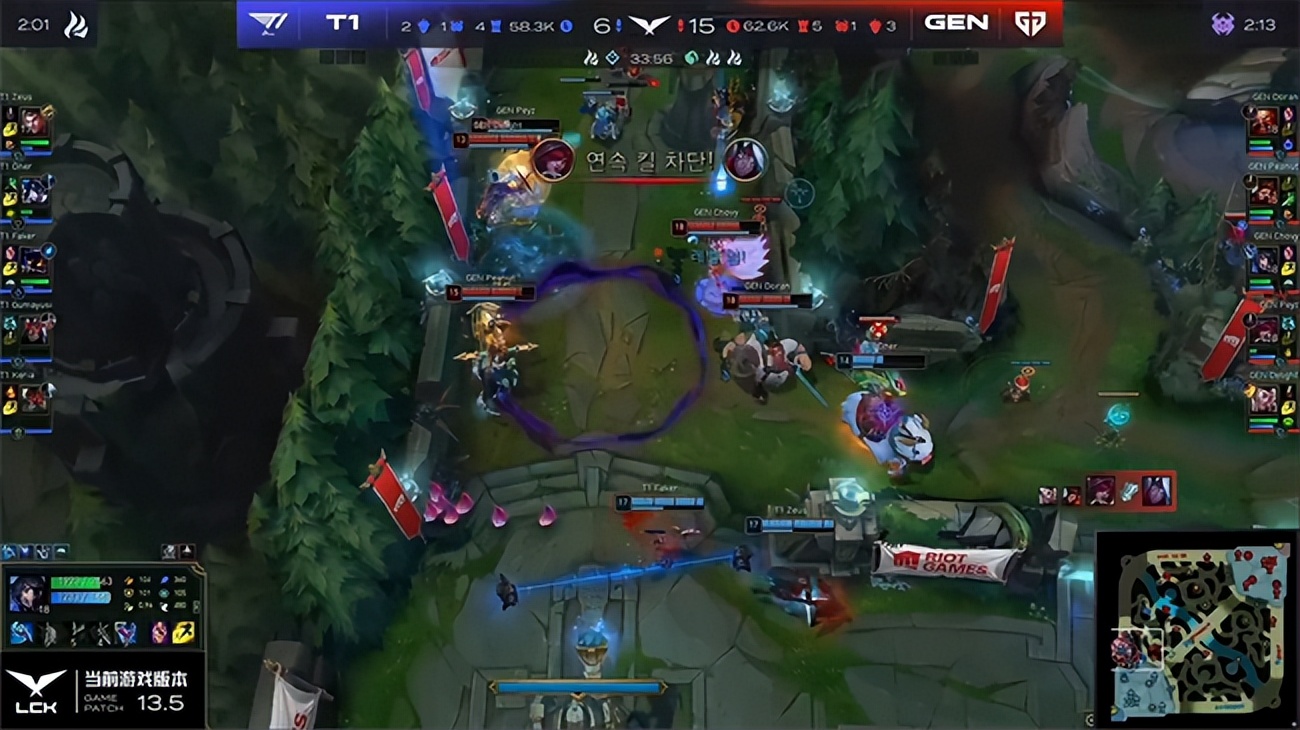Screen dimensions: 1300x730
Task: Select T1 Gumayusi's champion portrait
Action: [35, 329]
